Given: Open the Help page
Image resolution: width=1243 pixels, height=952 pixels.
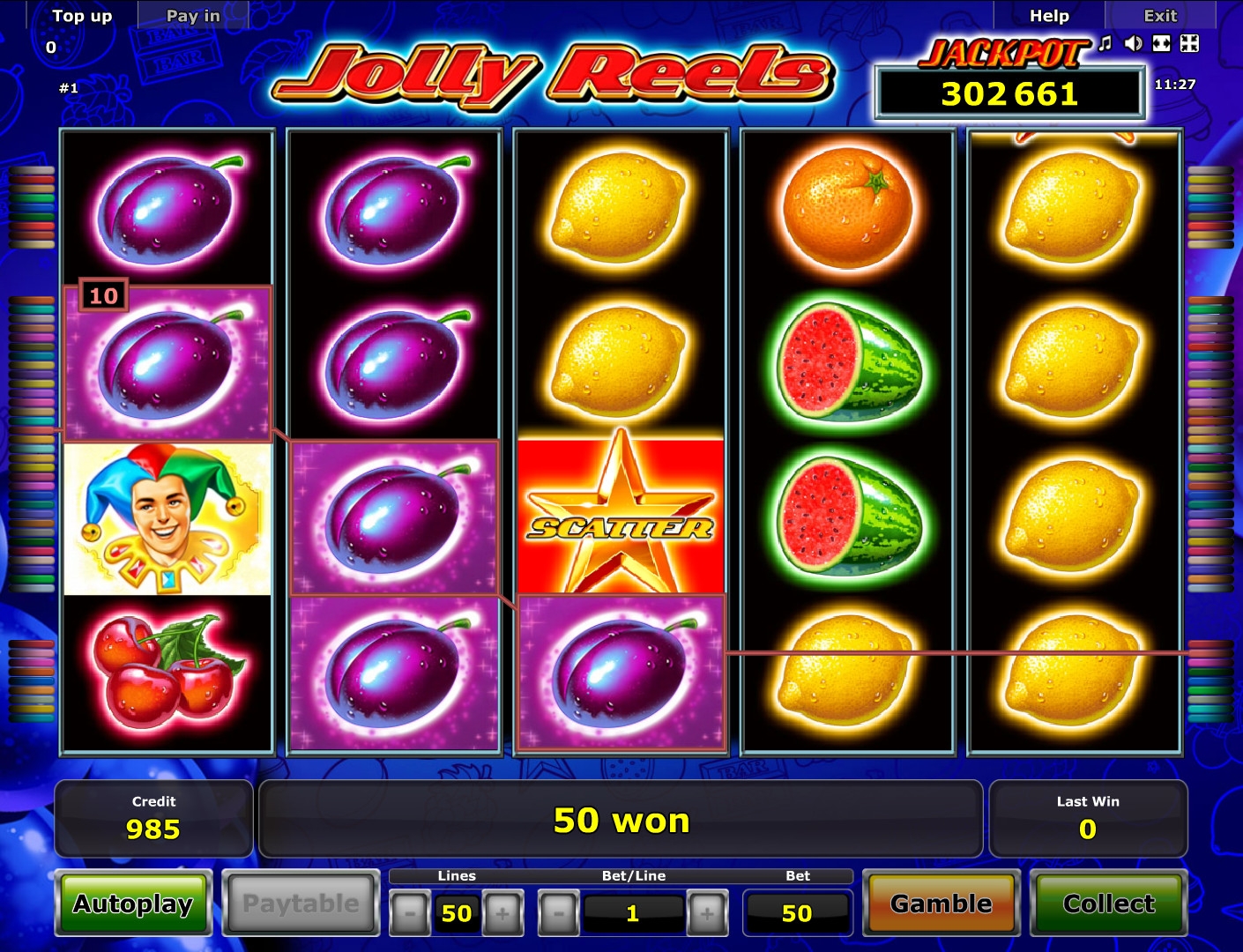Looking at the screenshot, I should pyautogui.click(x=1049, y=16).
